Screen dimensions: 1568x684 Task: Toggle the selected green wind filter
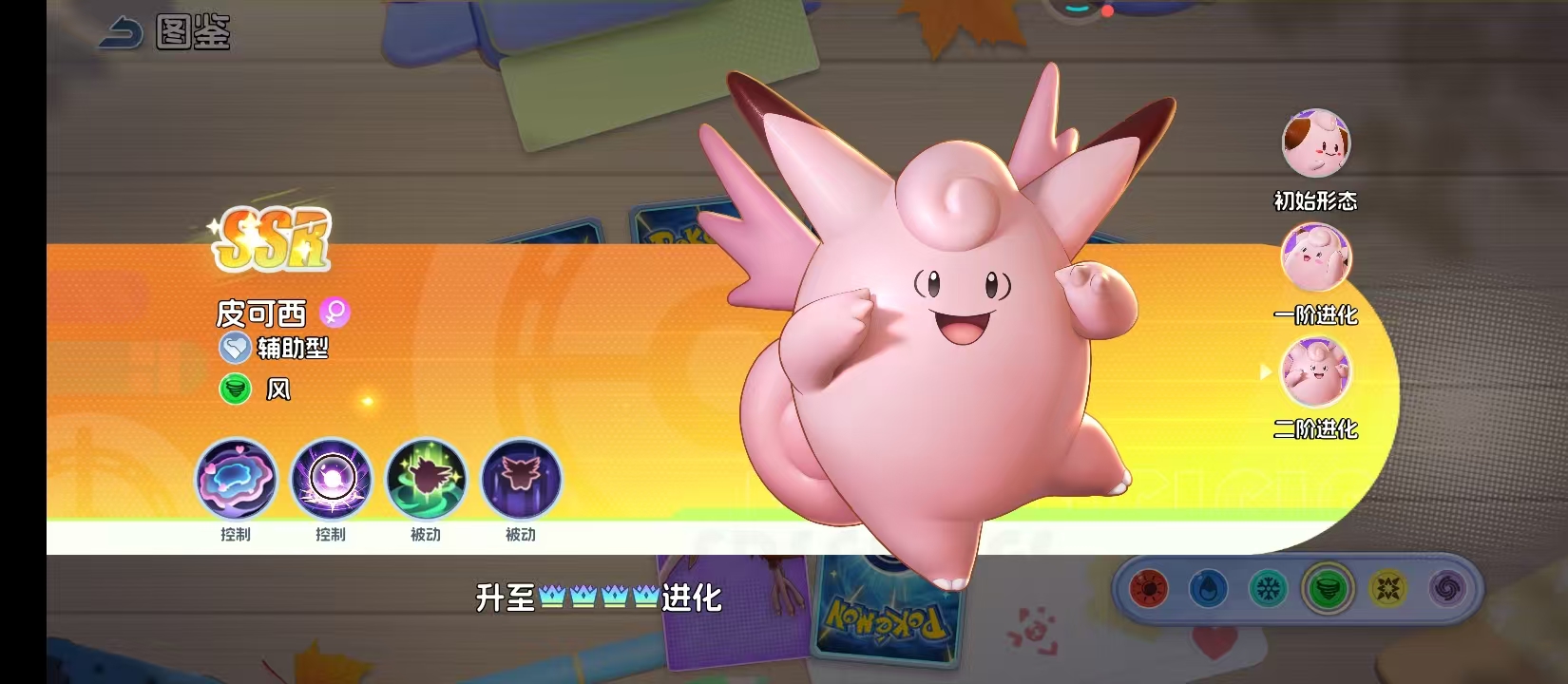1329,587
